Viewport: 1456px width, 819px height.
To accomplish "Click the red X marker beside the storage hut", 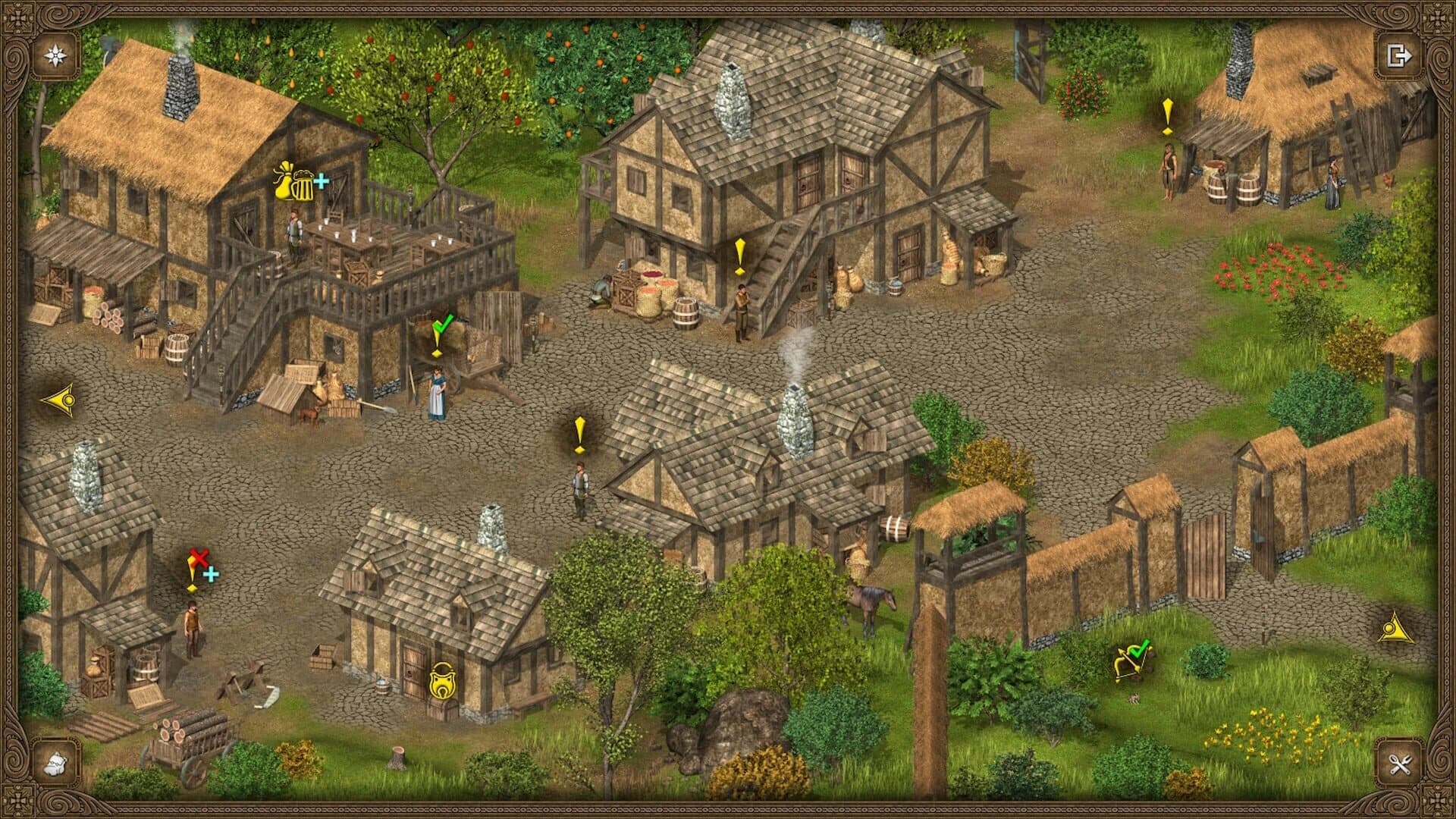I will tap(199, 556).
